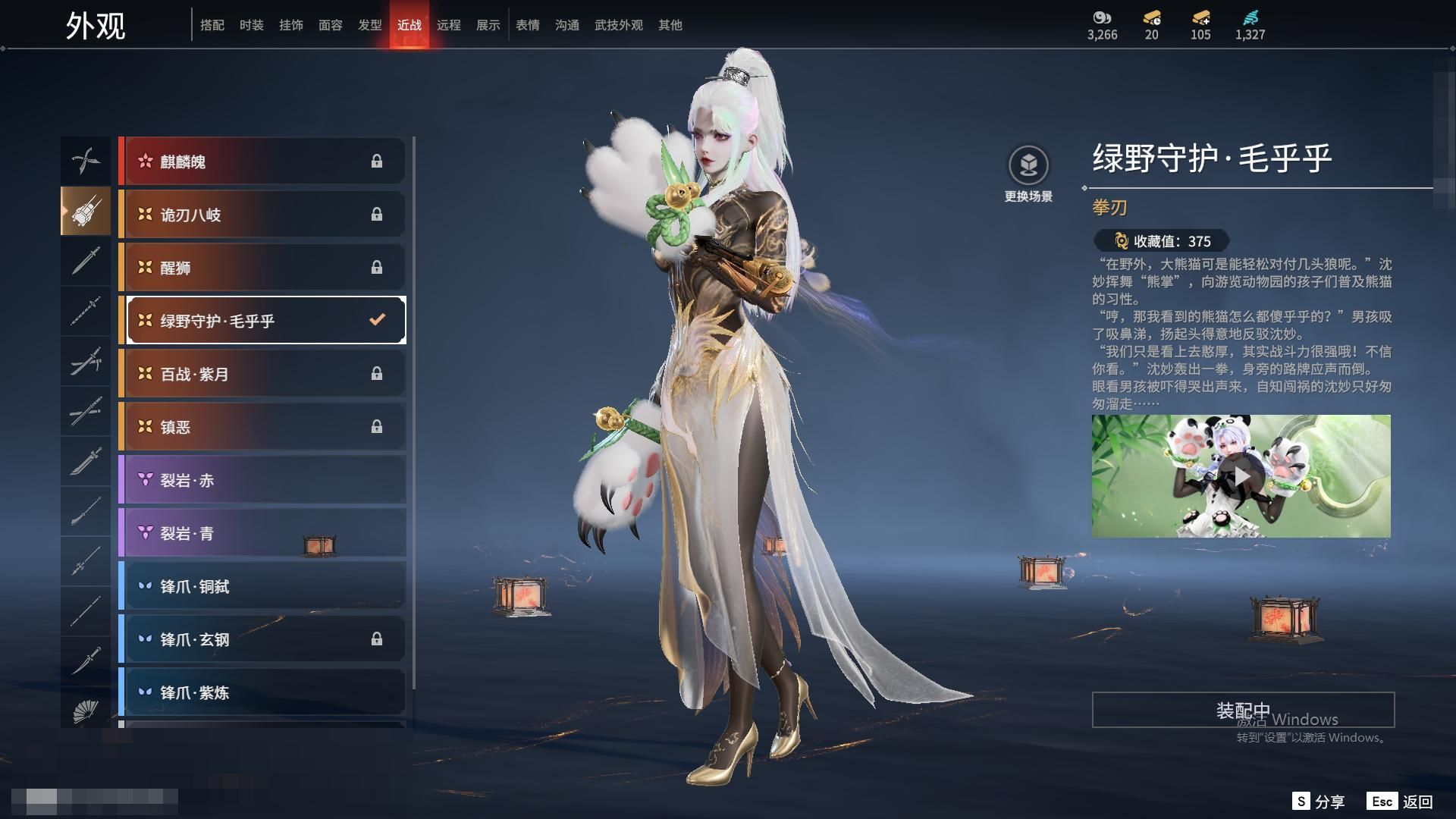Pick the 醒狮 skin from list

tap(262, 268)
